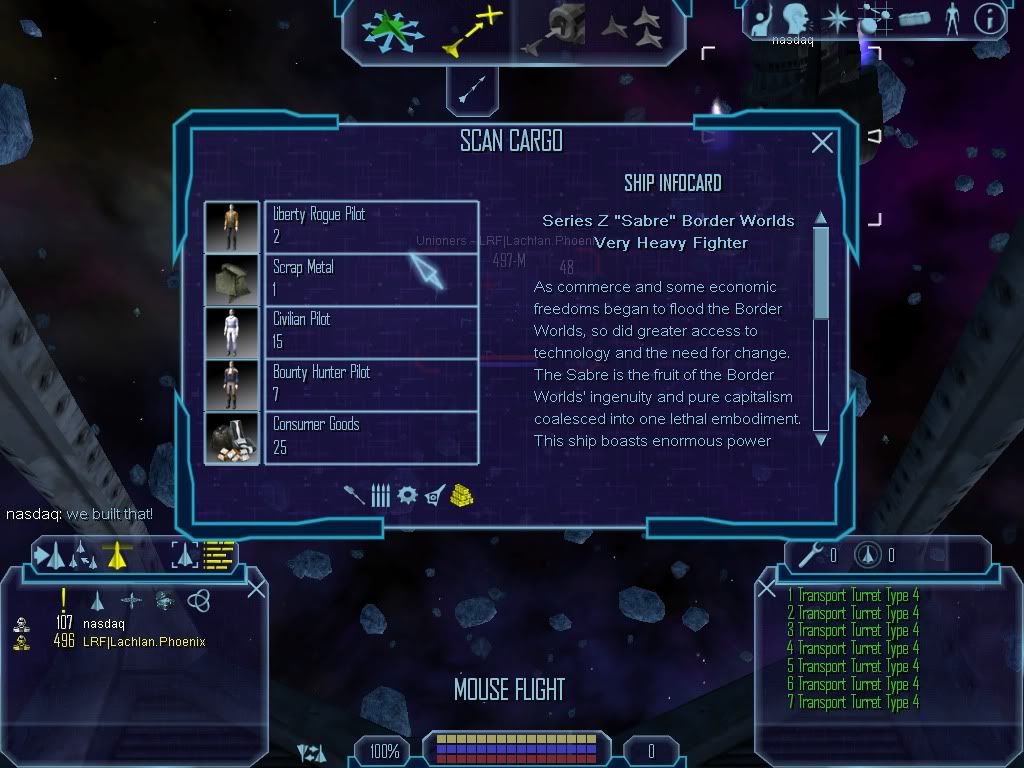Close the Scan Cargo window
1024x768 pixels.
click(x=822, y=144)
